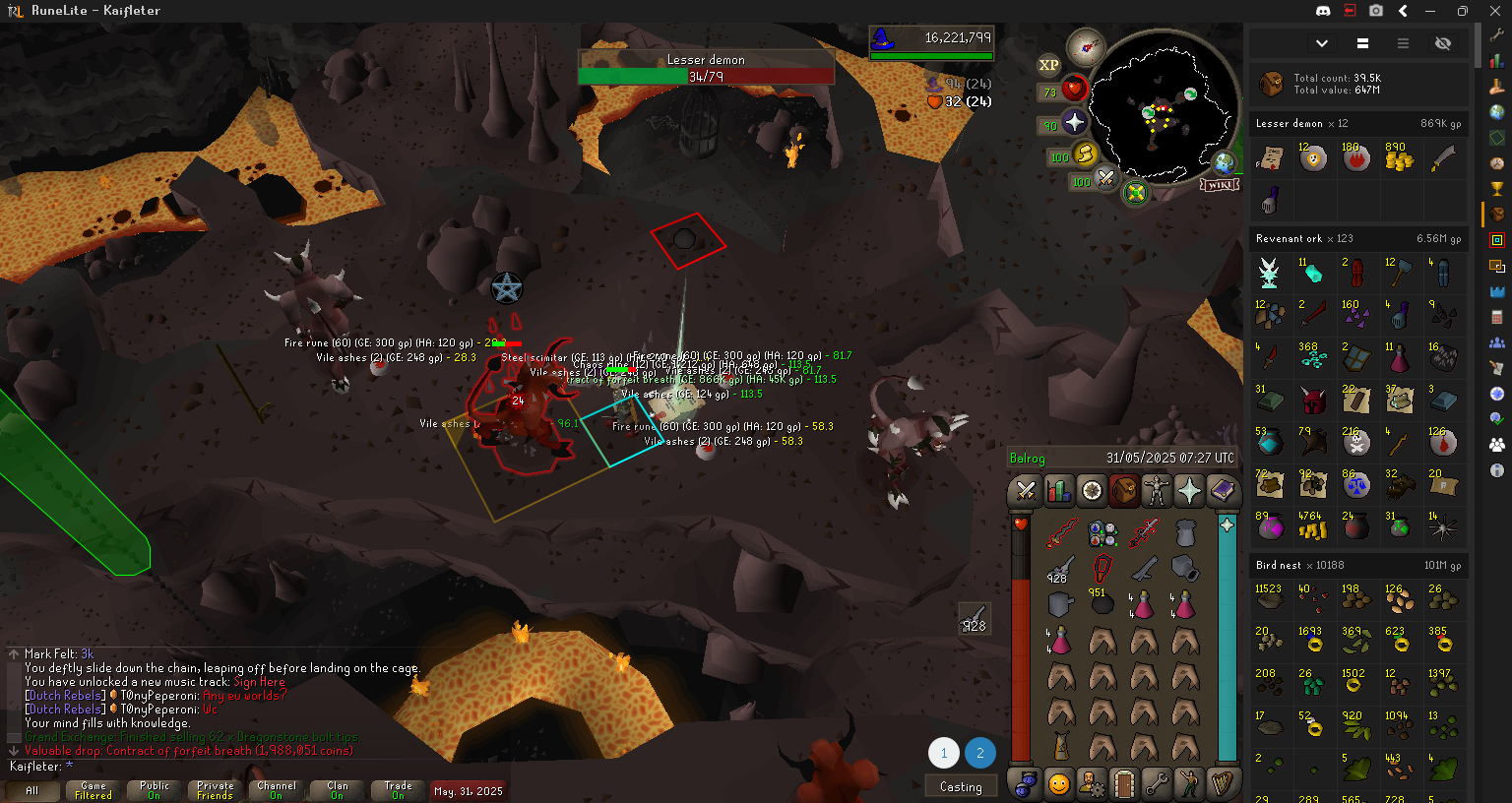
Task: Click the Wiki lookup banner
Action: click(1219, 185)
